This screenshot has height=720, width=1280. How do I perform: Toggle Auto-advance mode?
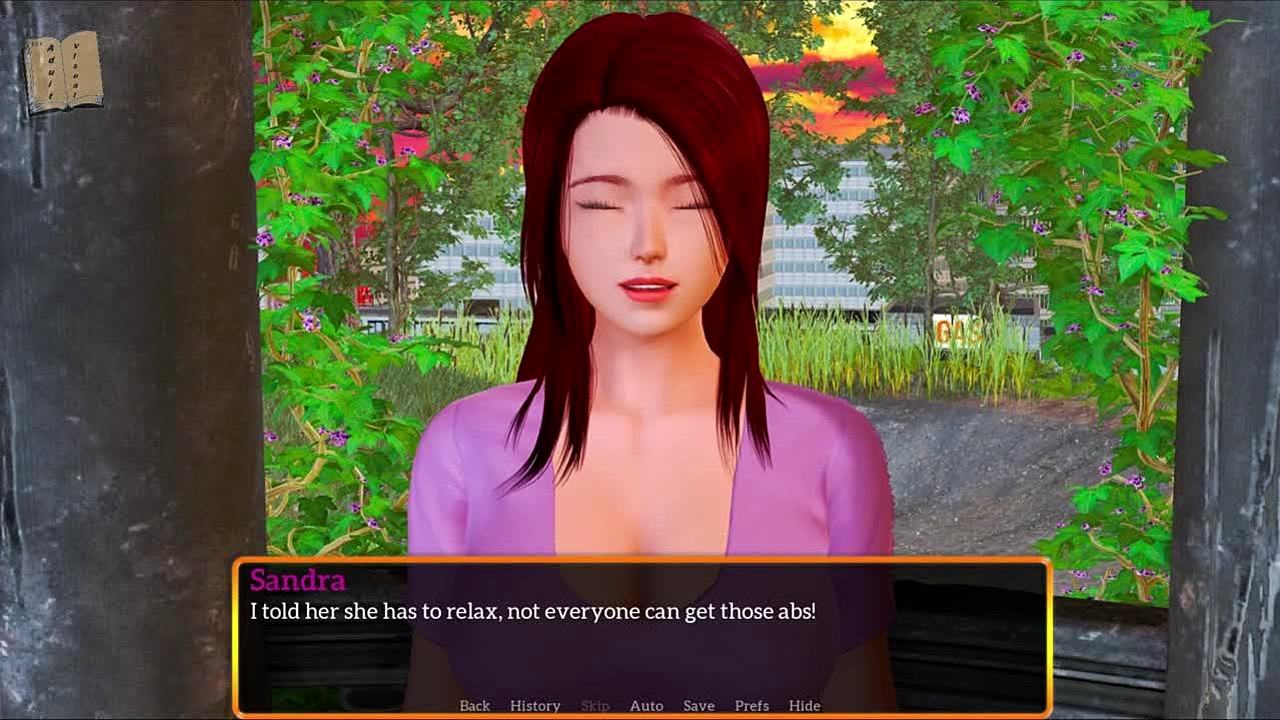646,705
